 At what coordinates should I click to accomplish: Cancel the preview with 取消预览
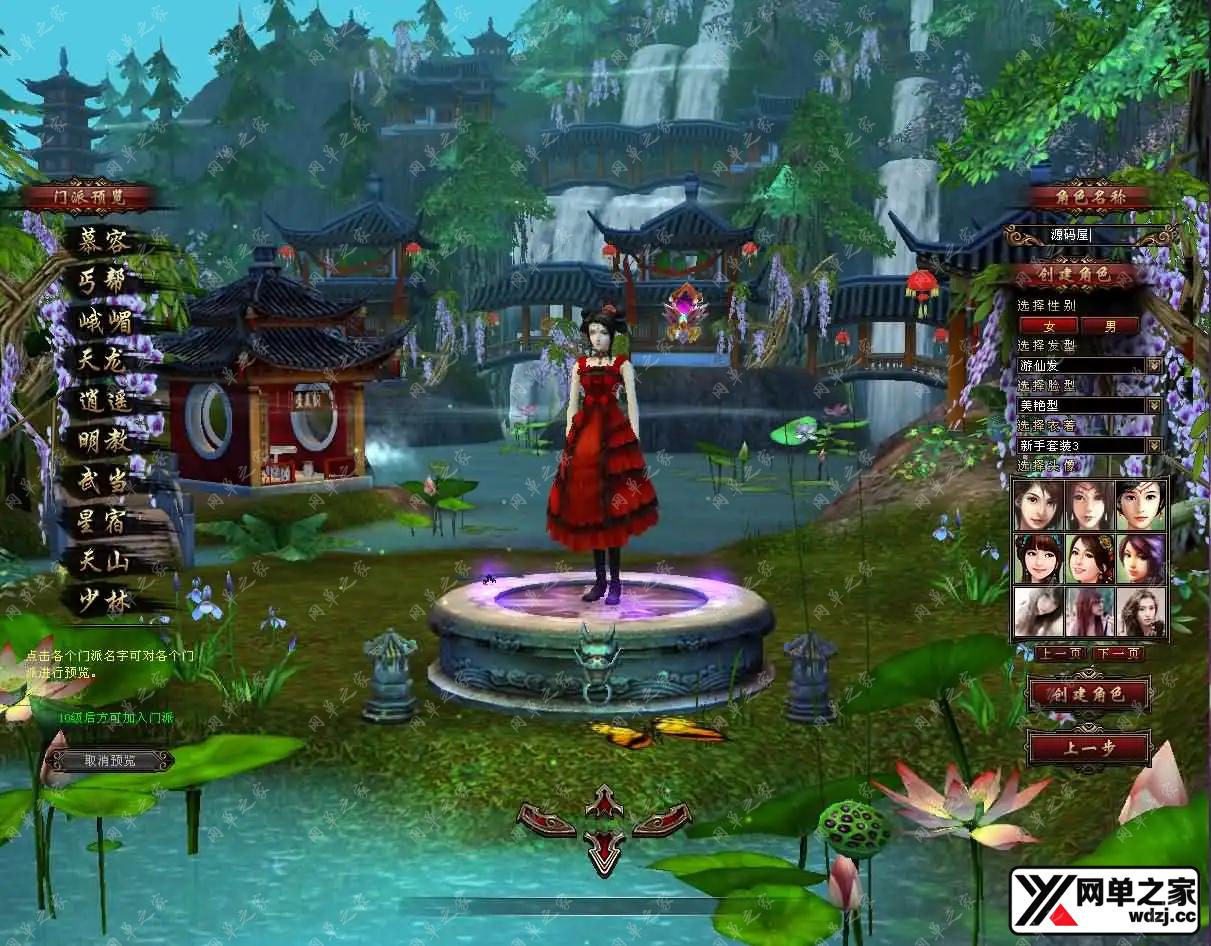[109, 761]
